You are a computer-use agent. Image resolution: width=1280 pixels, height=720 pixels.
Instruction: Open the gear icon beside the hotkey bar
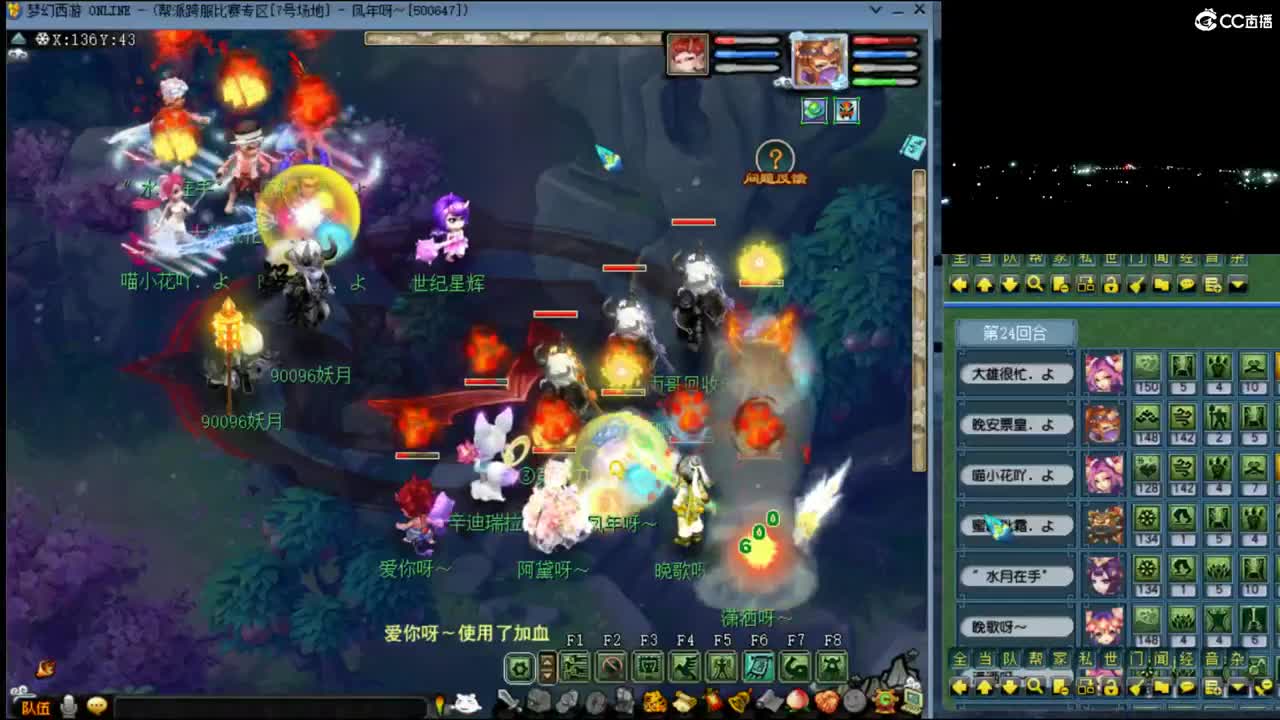519,668
